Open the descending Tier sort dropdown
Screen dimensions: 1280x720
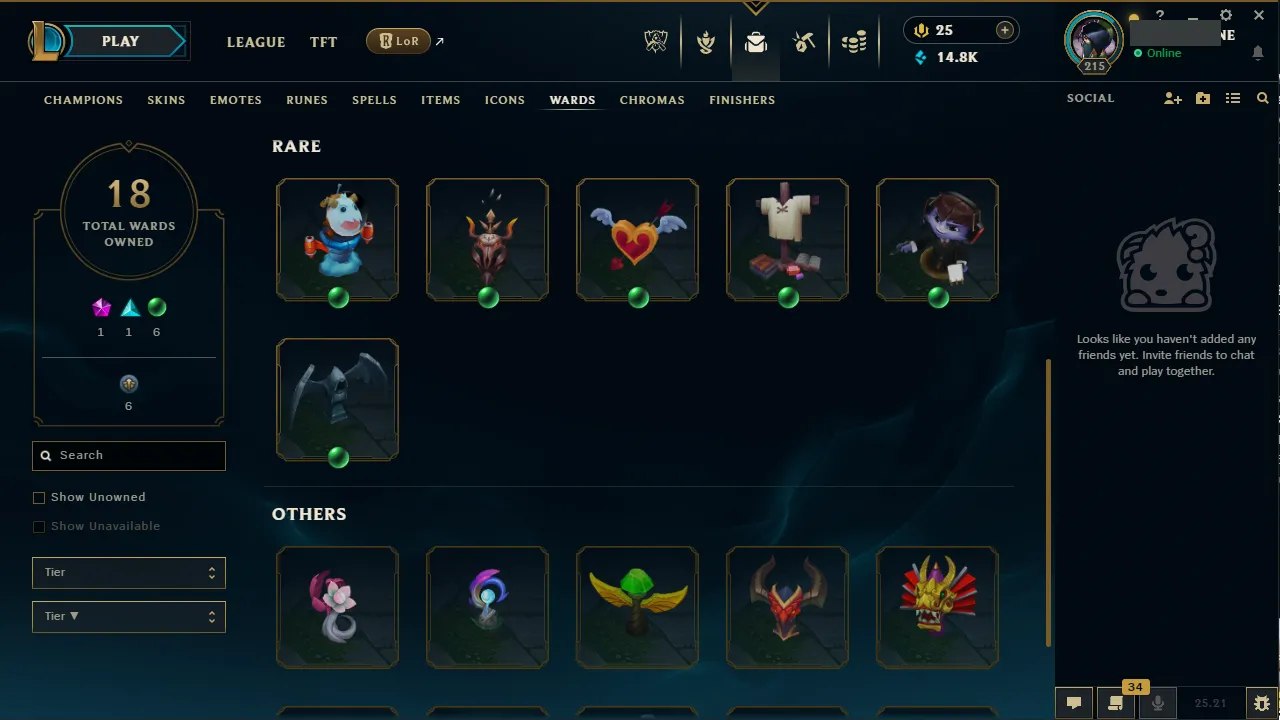pyautogui.click(x=128, y=616)
